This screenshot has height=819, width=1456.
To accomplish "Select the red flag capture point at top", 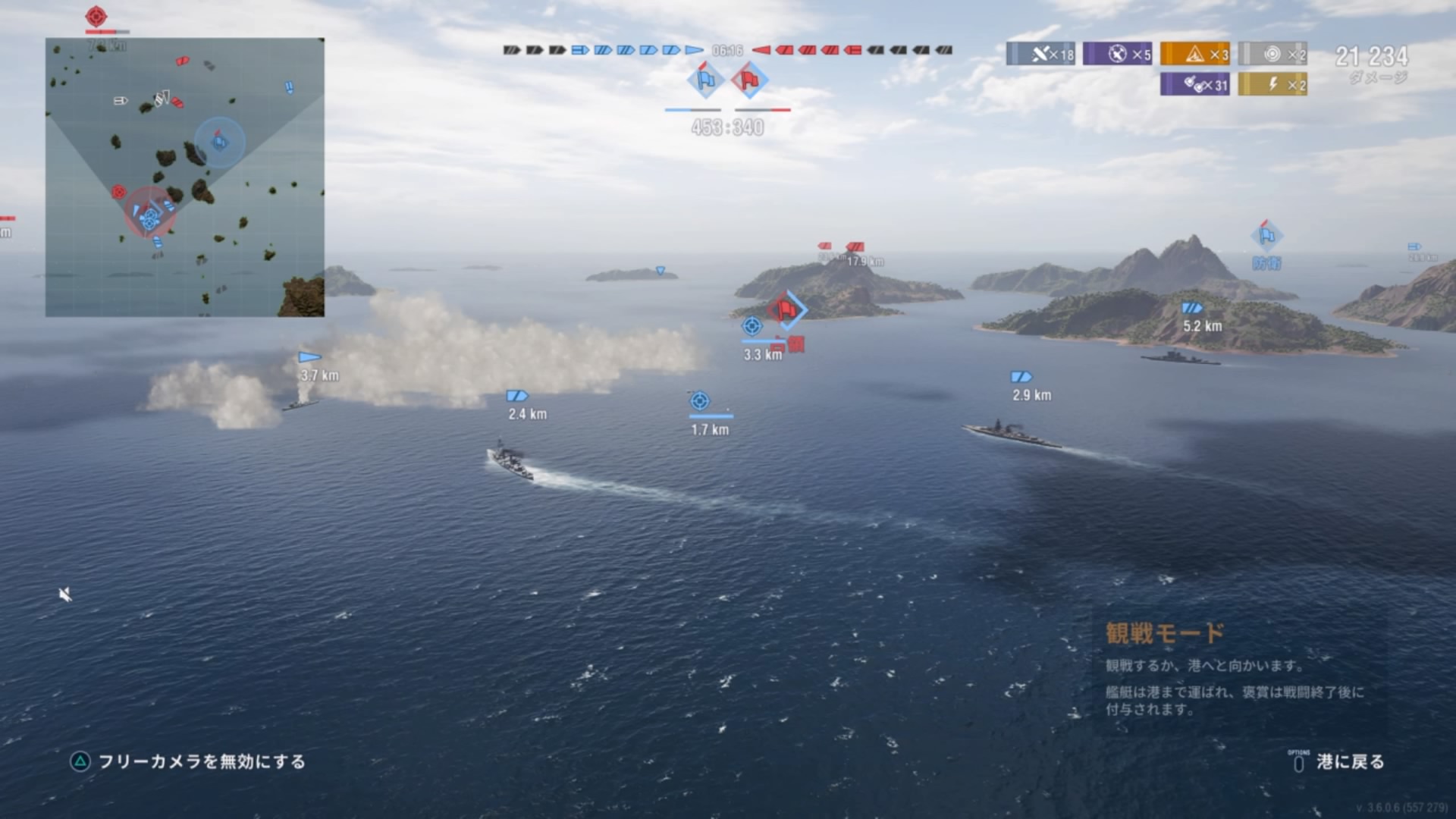I will coord(749,80).
